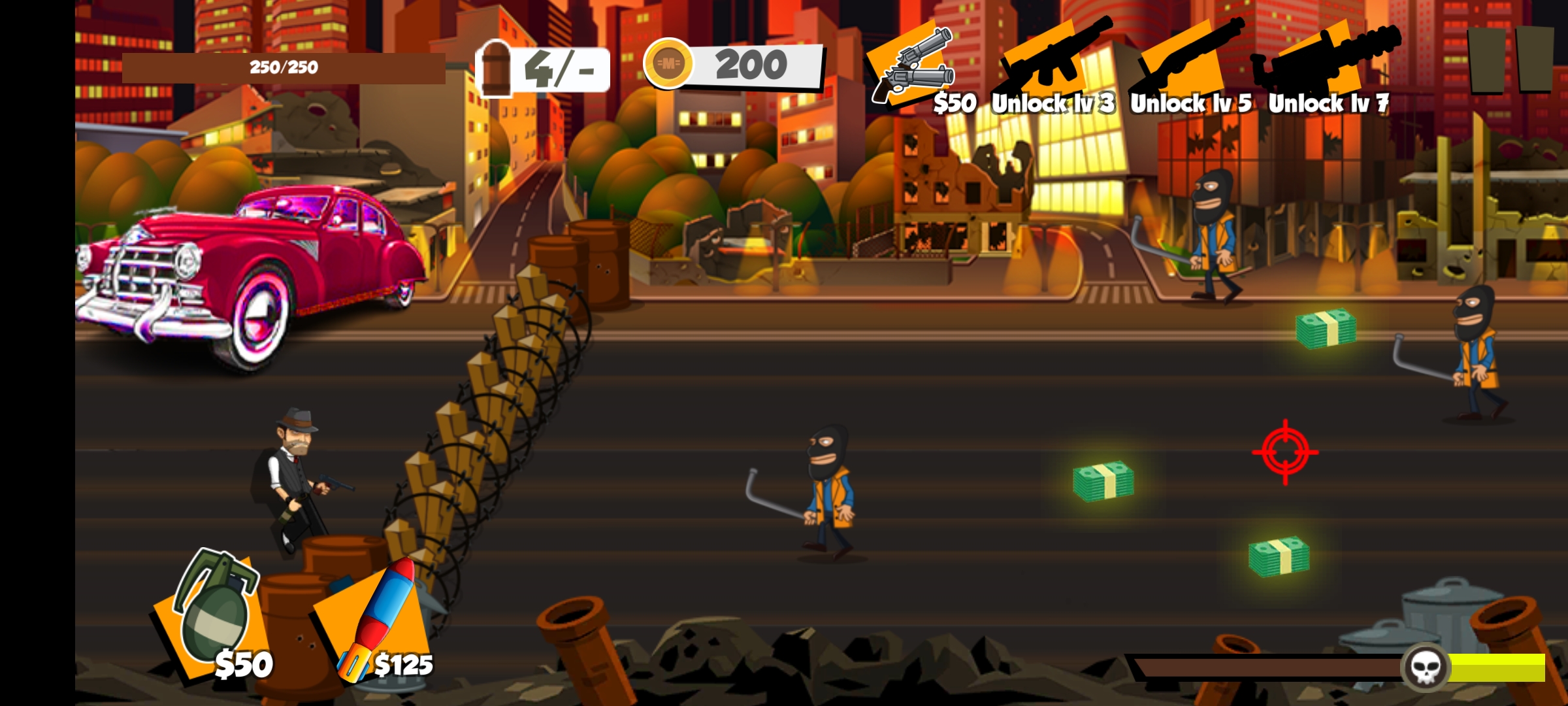Pause the game

pos(1509,60)
